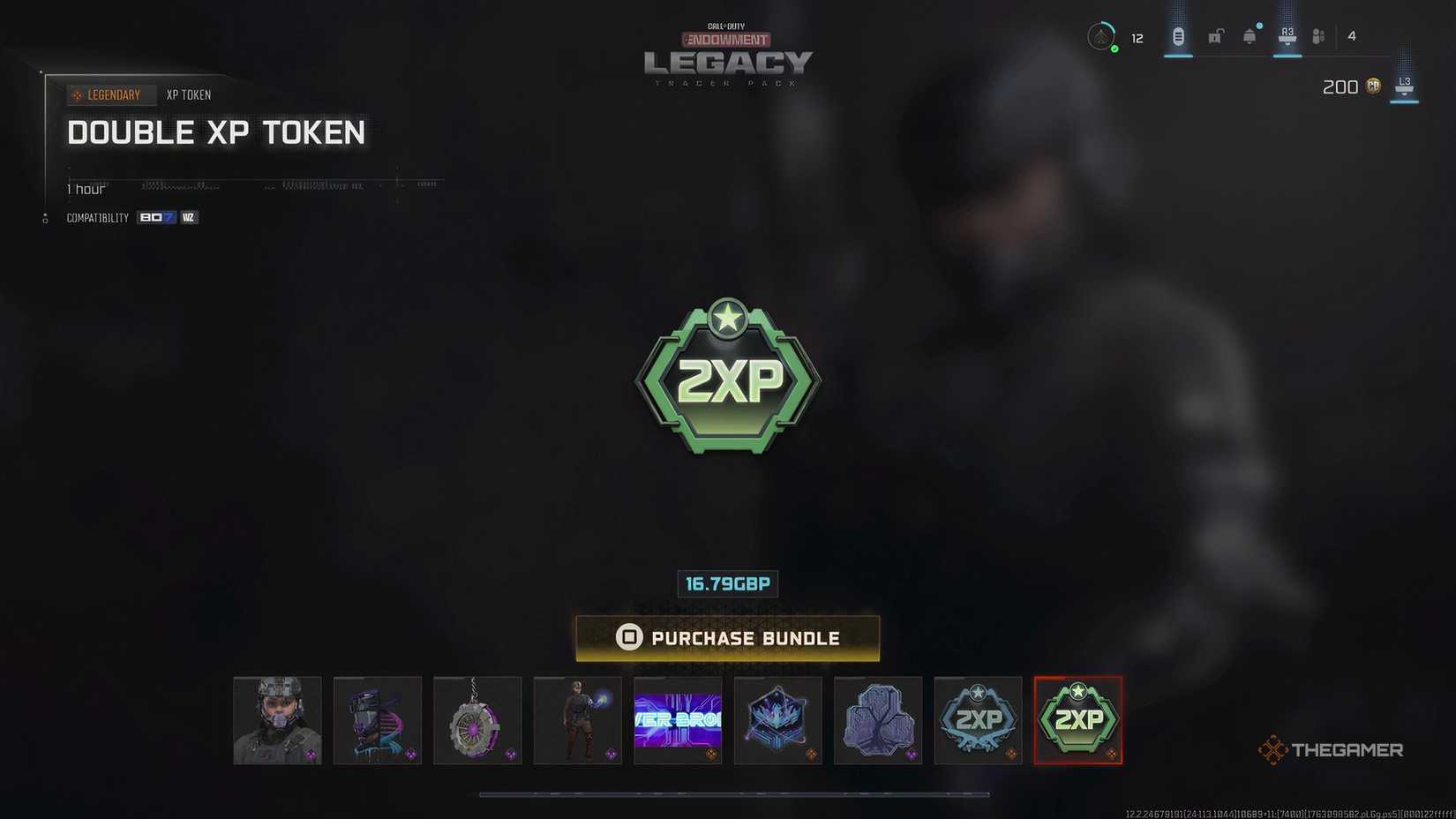The height and width of the screenshot is (819, 1456).
Task: Select the green 2XP token thumbnail
Action: [1077, 719]
